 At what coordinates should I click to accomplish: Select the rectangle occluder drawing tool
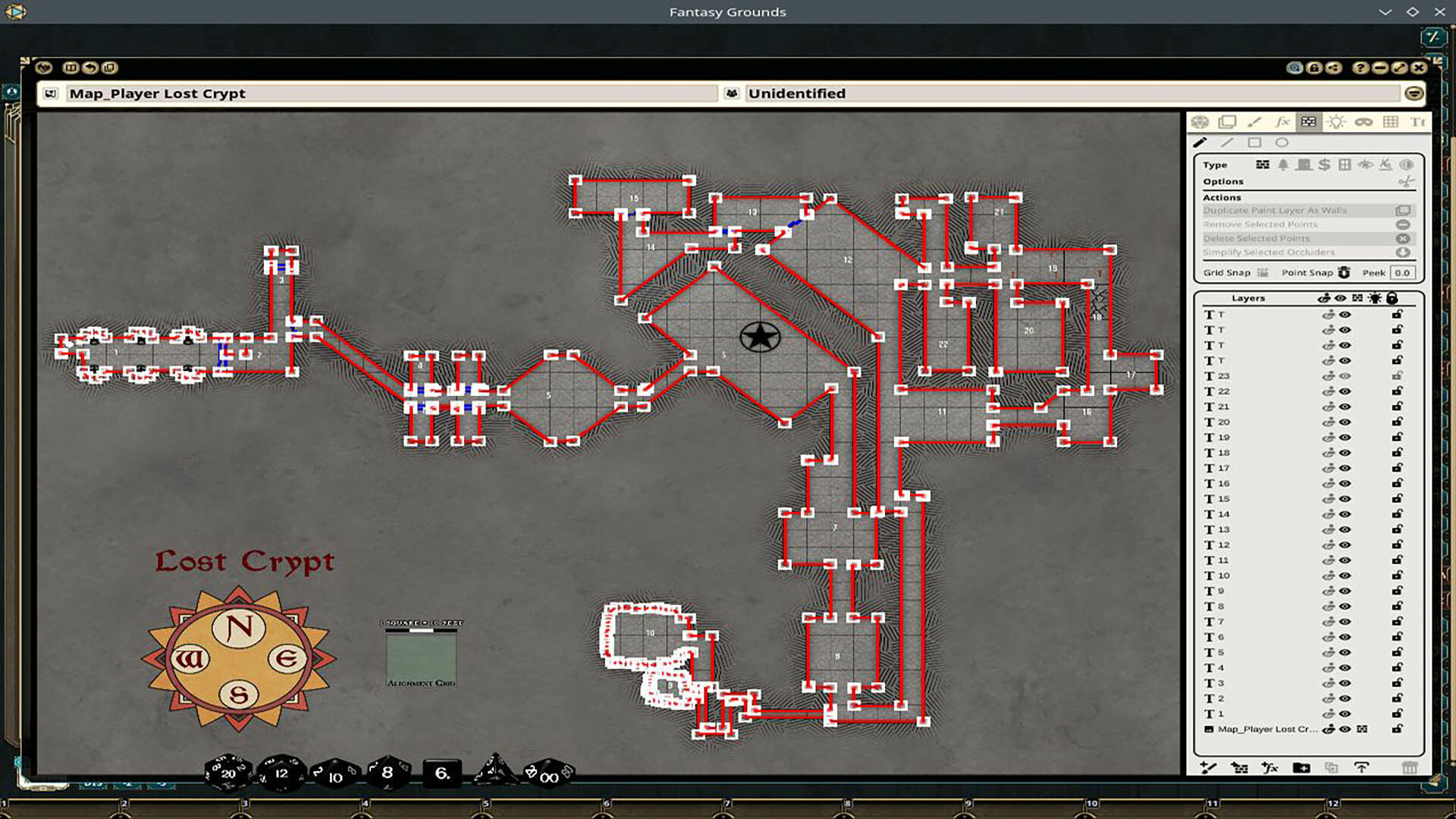point(1256,143)
